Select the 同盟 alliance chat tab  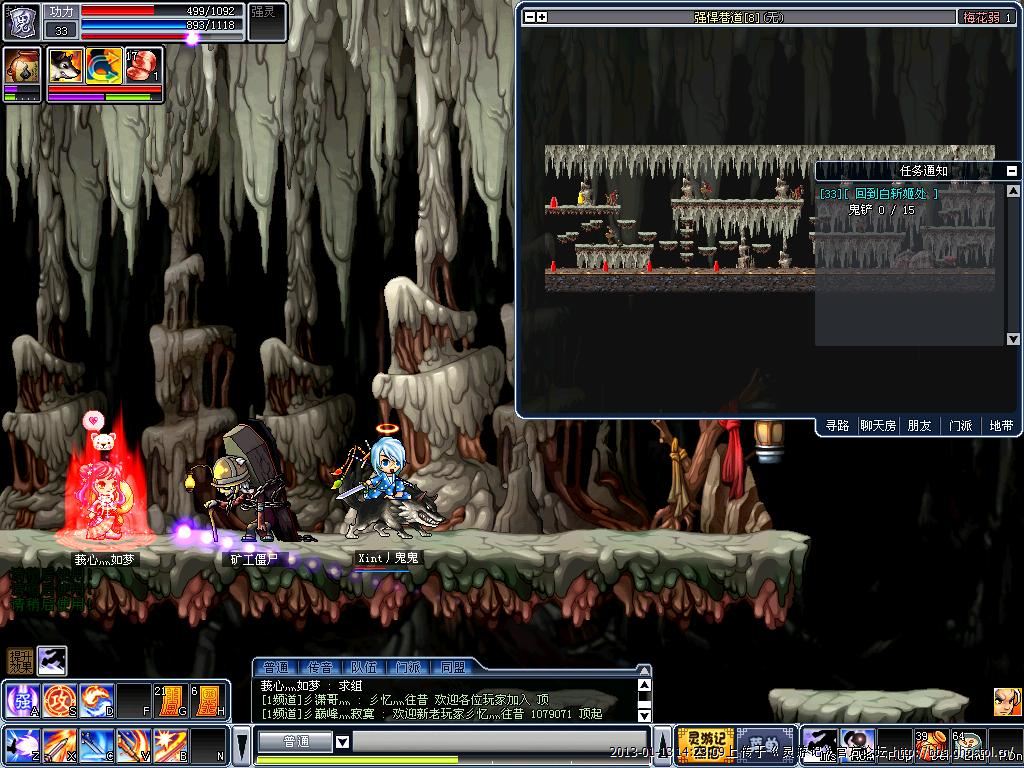pos(452,667)
